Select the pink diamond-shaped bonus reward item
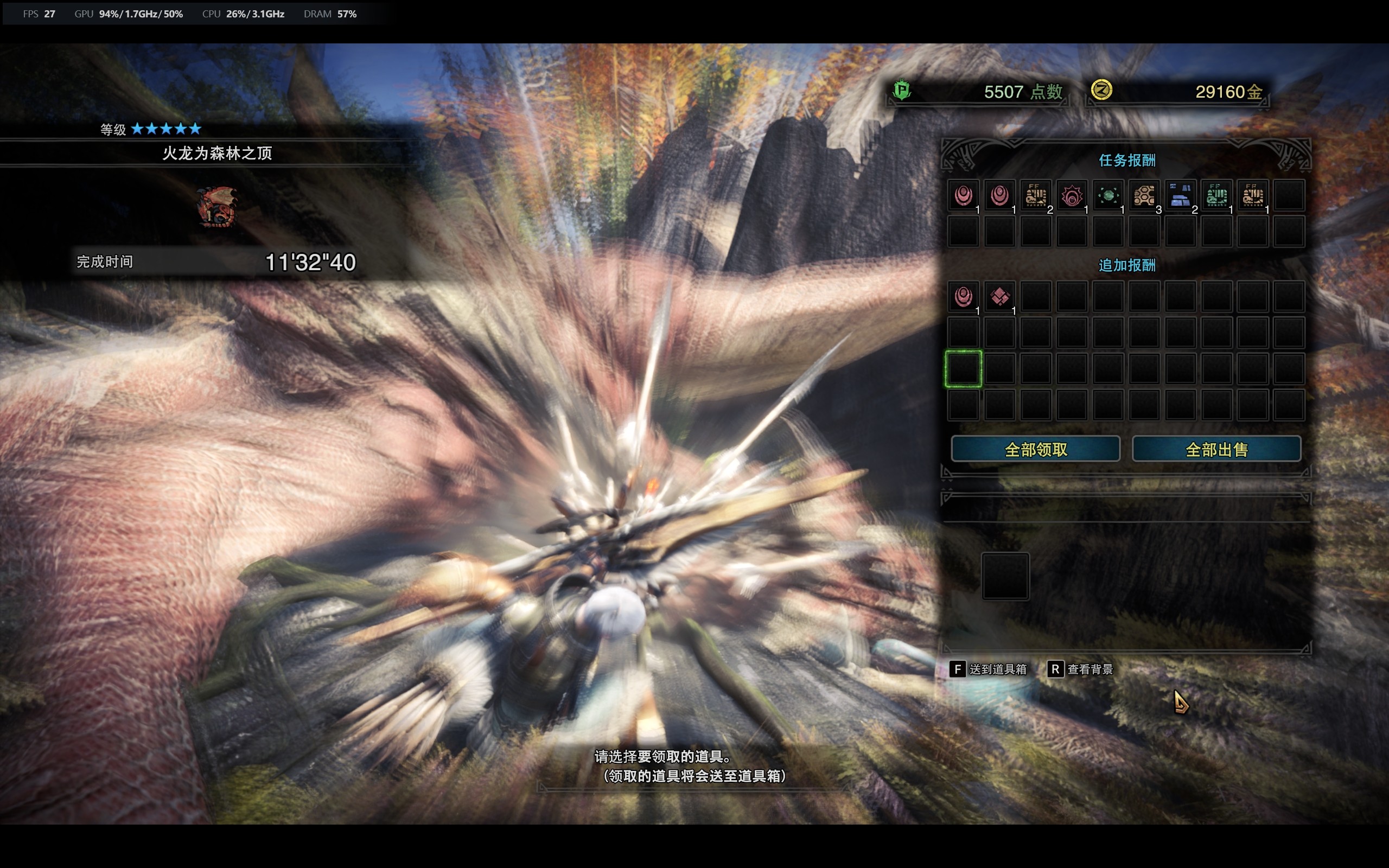The image size is (1389, 868). [x=1000, y=297]
